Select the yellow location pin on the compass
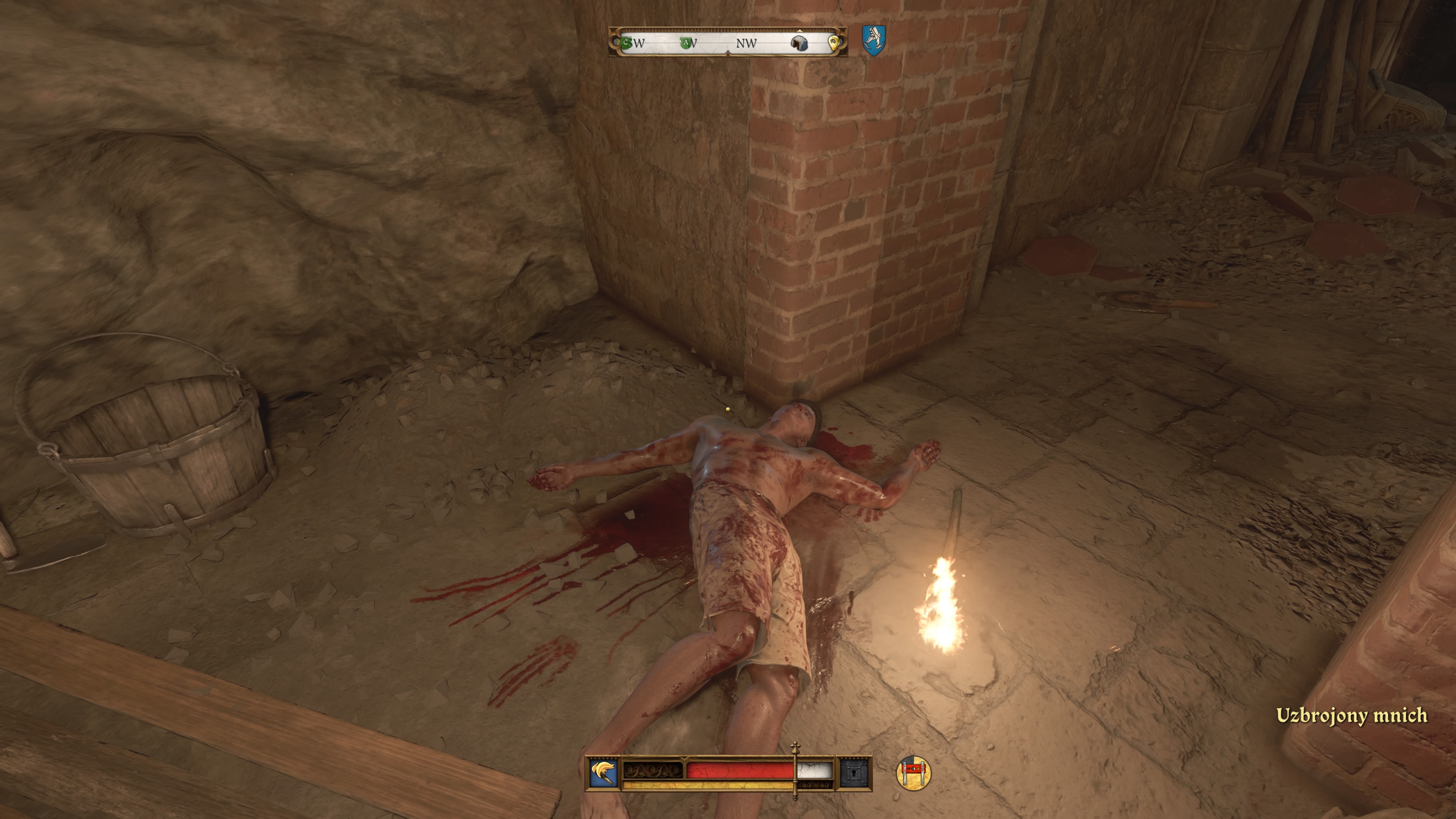The image size is (1456, 819). point(835,43)
